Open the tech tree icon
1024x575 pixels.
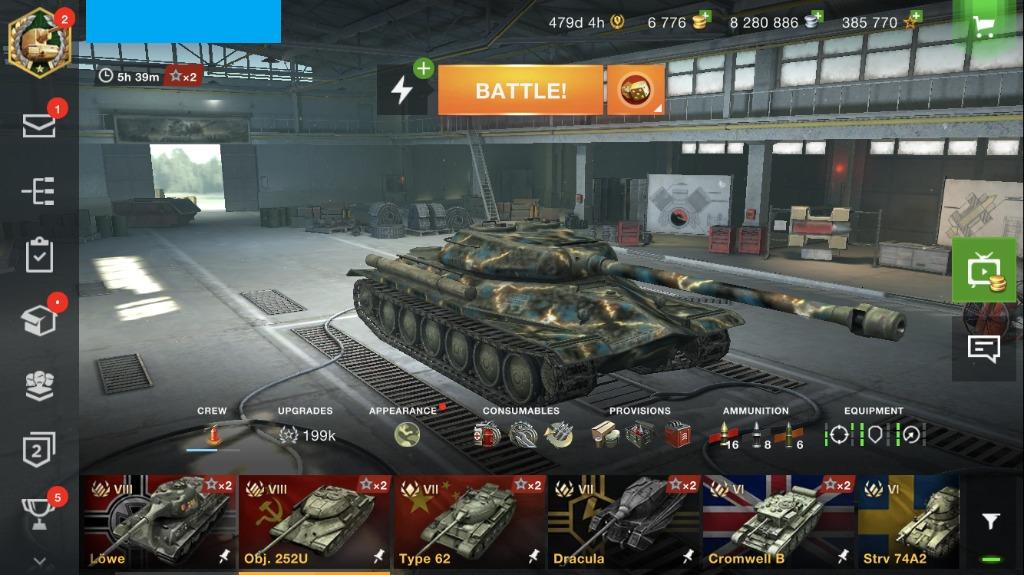[39, 190]
